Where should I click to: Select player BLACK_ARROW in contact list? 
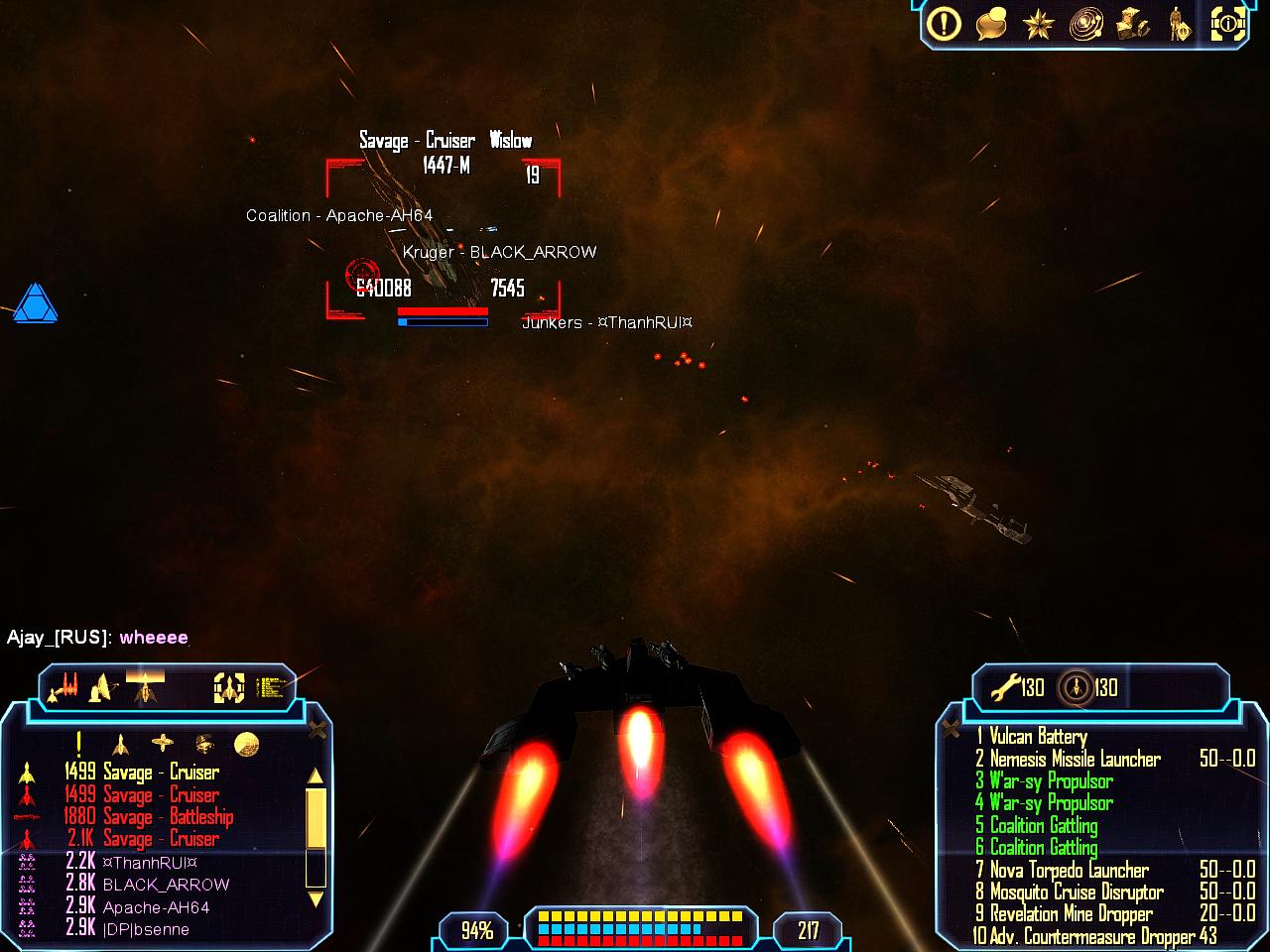tap(166, 884)
